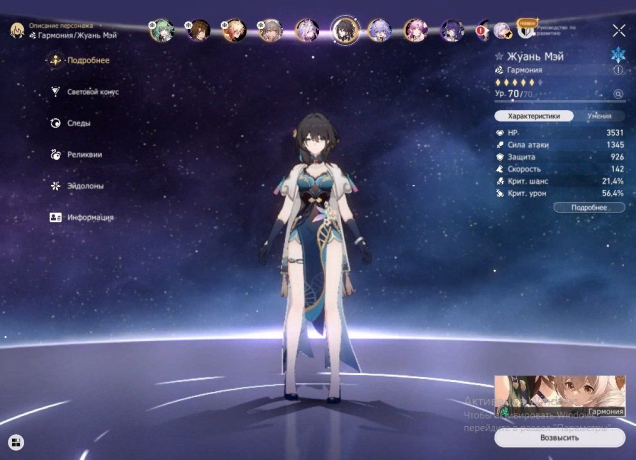636x460 pixels.
Task: Click the magnifier icon next to the level
Action: tap(618, 93)
